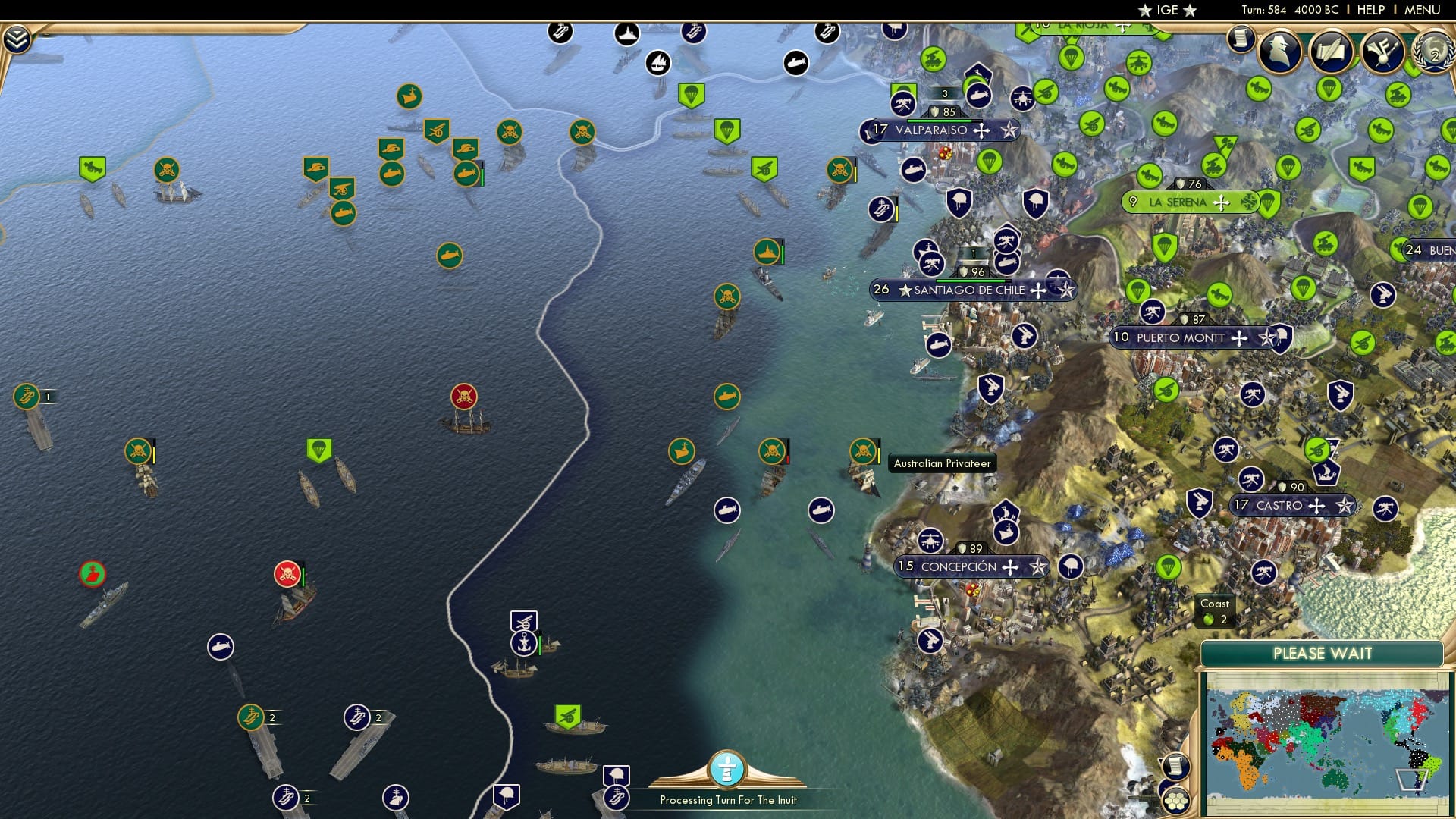Screen dimensions: 1456x819
Task: Toggle the star on Santiago de Chile banner
Action: 1065,290
